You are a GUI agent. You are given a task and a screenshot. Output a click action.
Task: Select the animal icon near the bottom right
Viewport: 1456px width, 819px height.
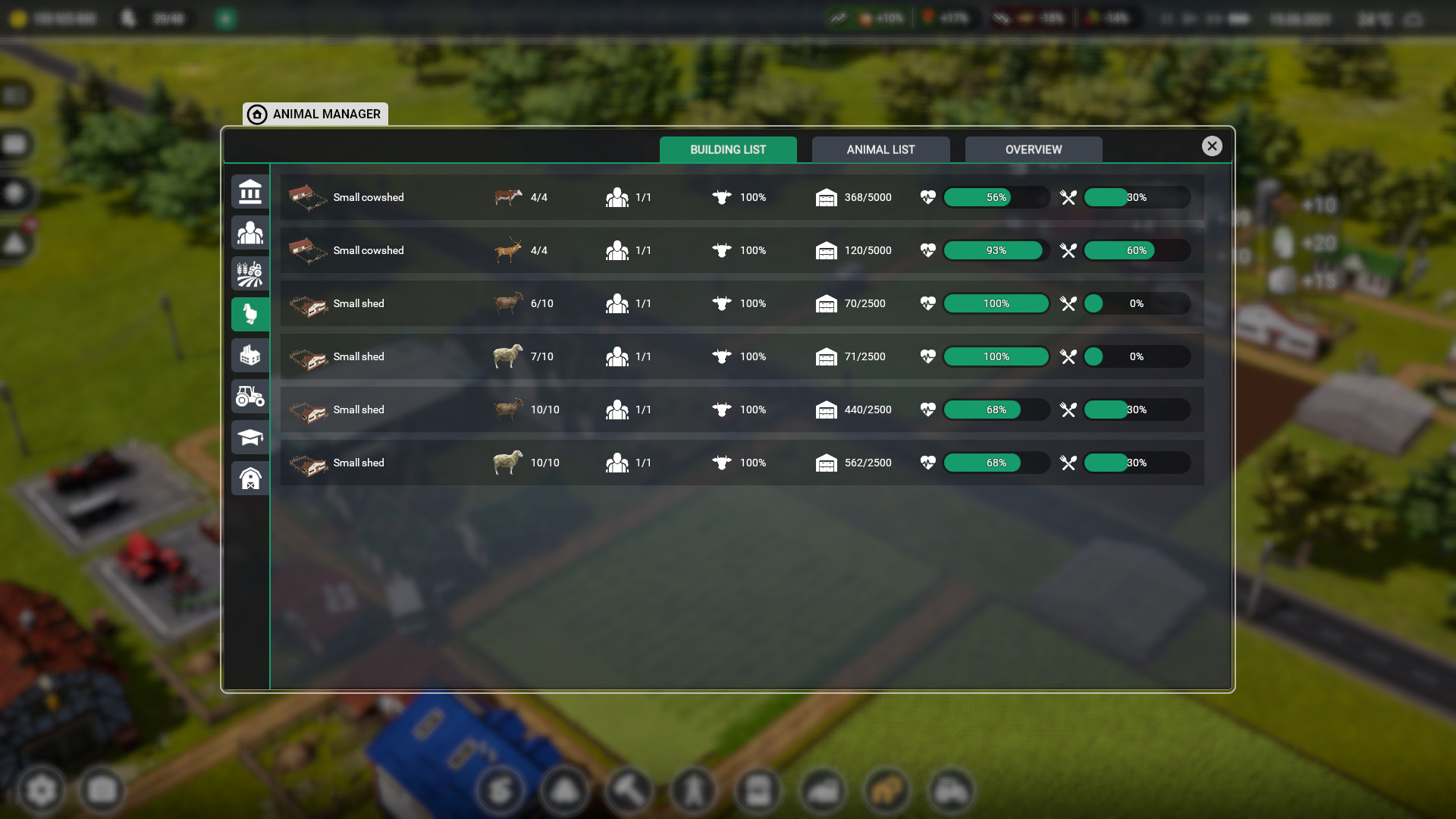pos(888,790)
